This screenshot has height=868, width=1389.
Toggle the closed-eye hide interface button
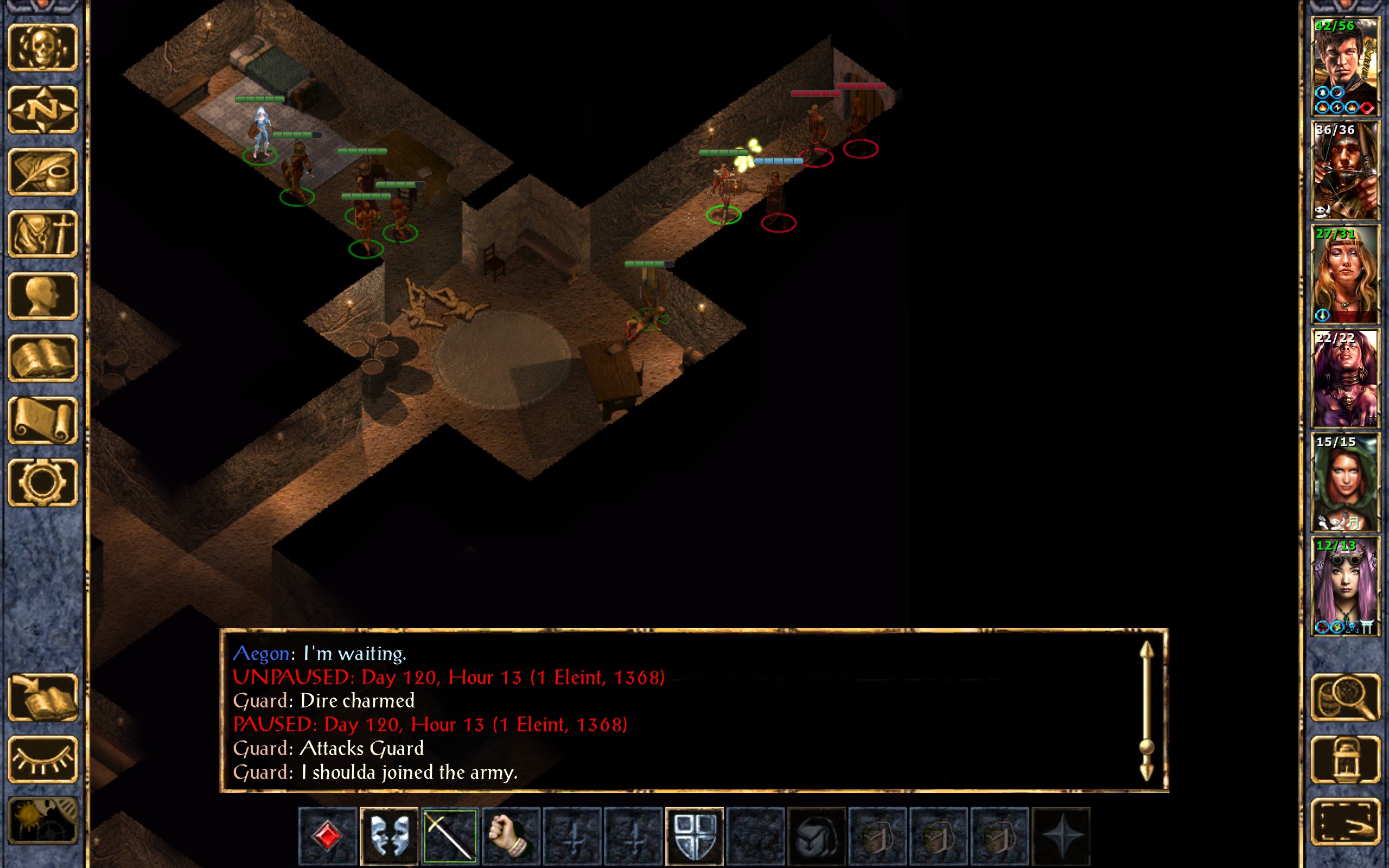[x=43, y=759]
